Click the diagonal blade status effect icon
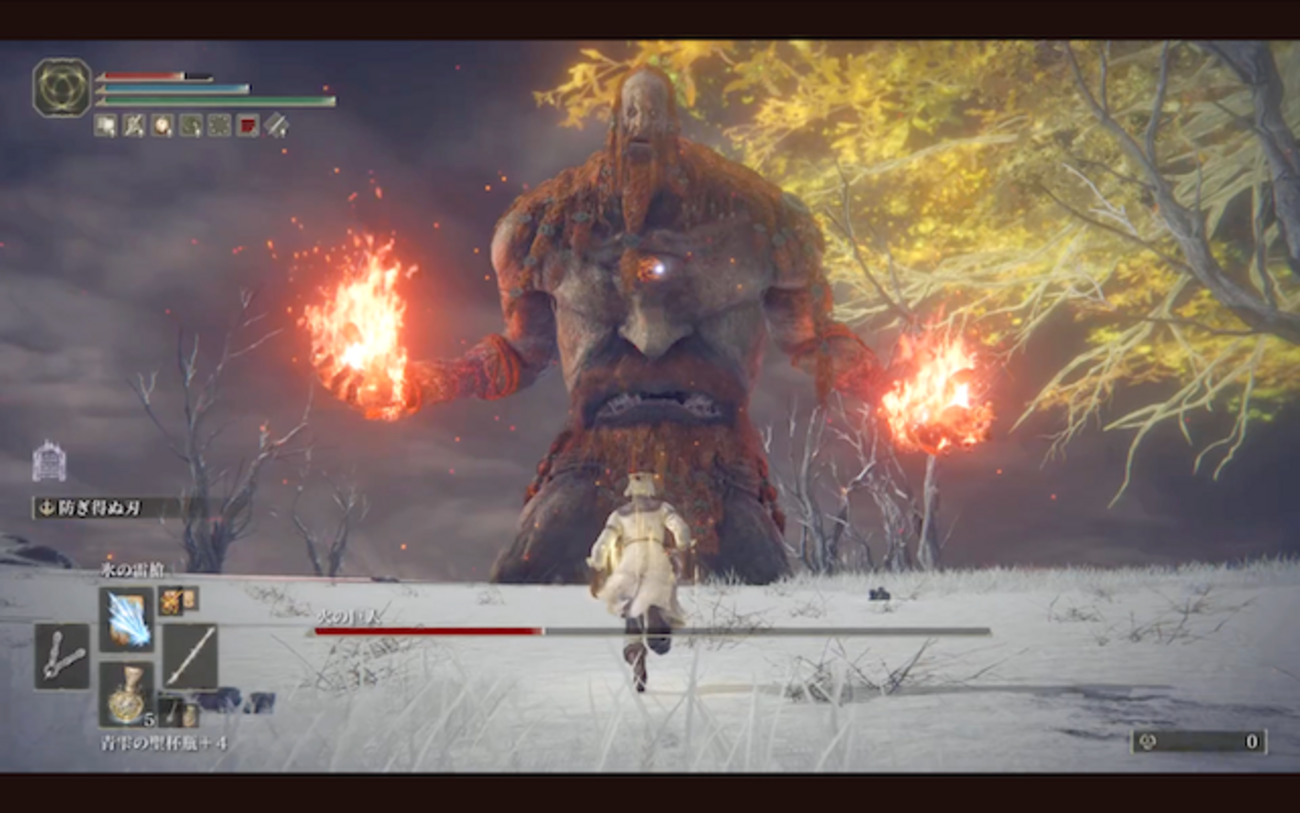Viewport: 1300px width, 813px height. (276, 125)
